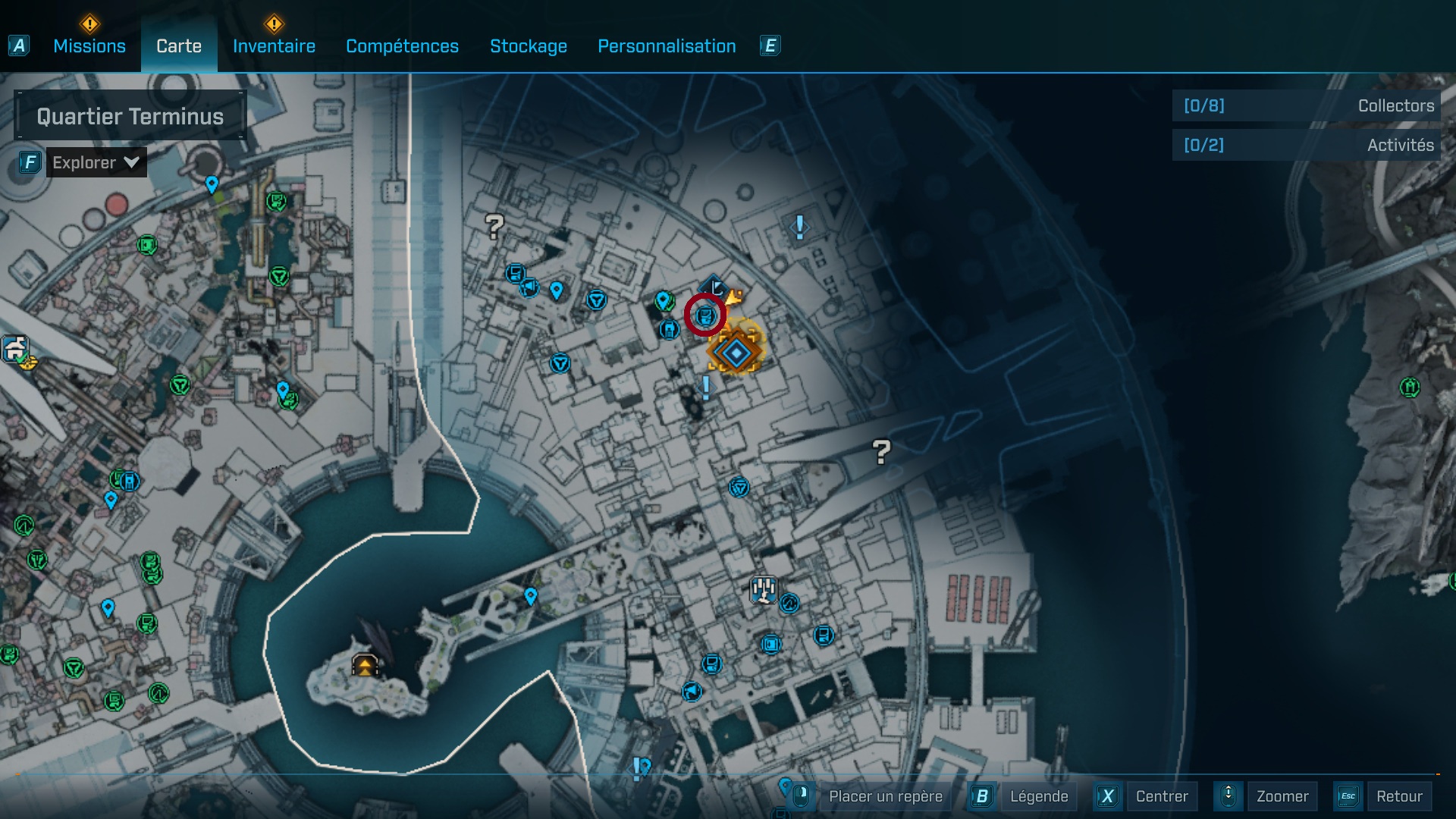This screenshot has width=1456, height=819.
Task: Open the Compétences tab
Action: click(x=402, y=46)
